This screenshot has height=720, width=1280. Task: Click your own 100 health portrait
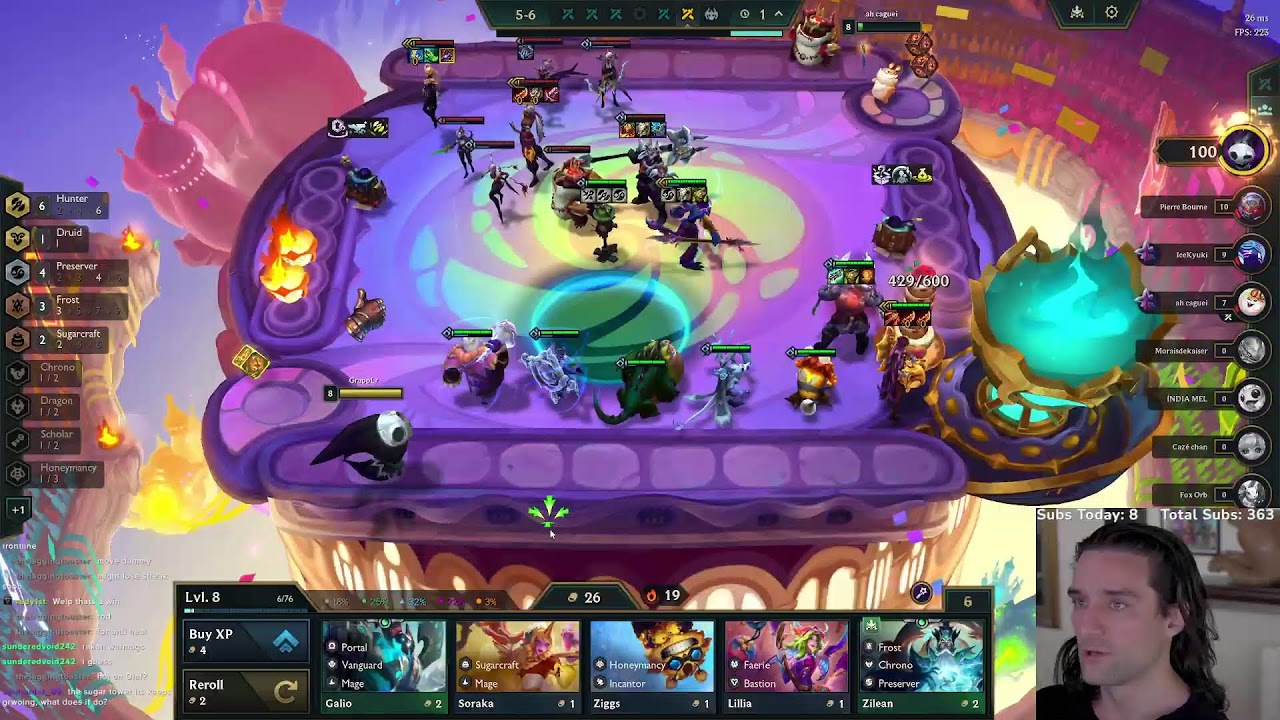pos(1243,152)
